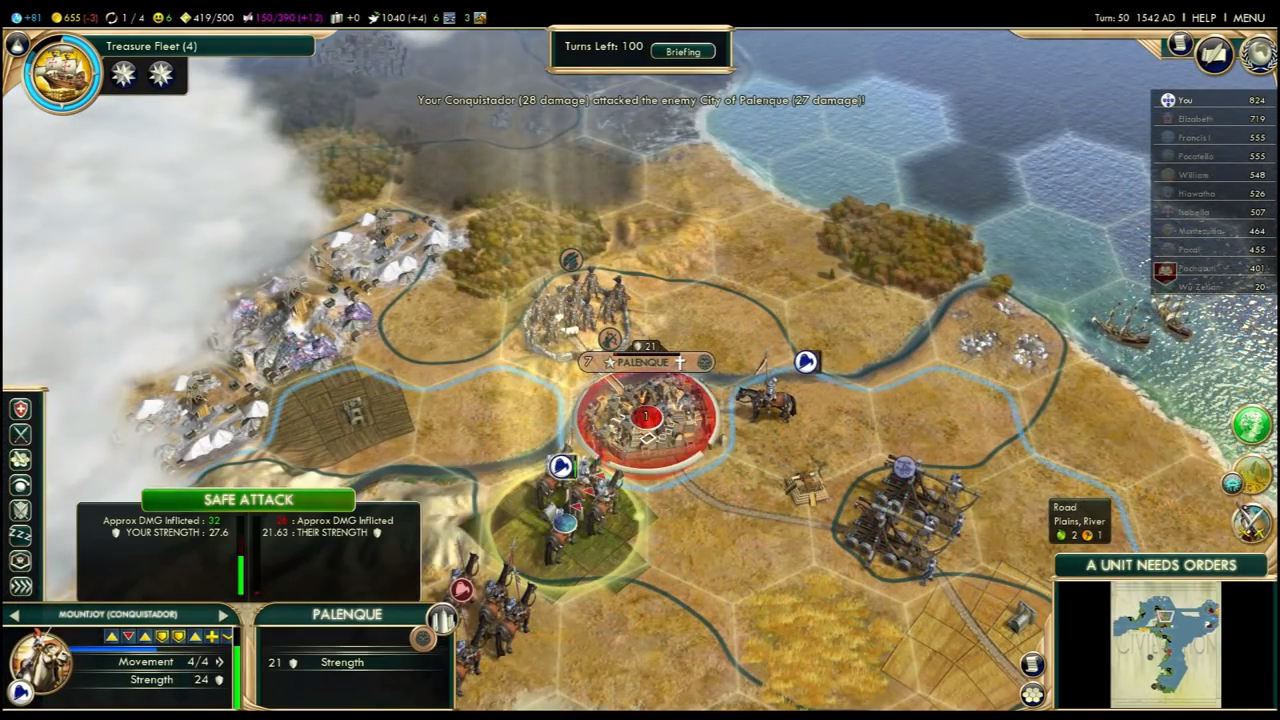Select the previous unit with left arrow
This screenshot has height=720, width=1280.
tap(15, 615)
